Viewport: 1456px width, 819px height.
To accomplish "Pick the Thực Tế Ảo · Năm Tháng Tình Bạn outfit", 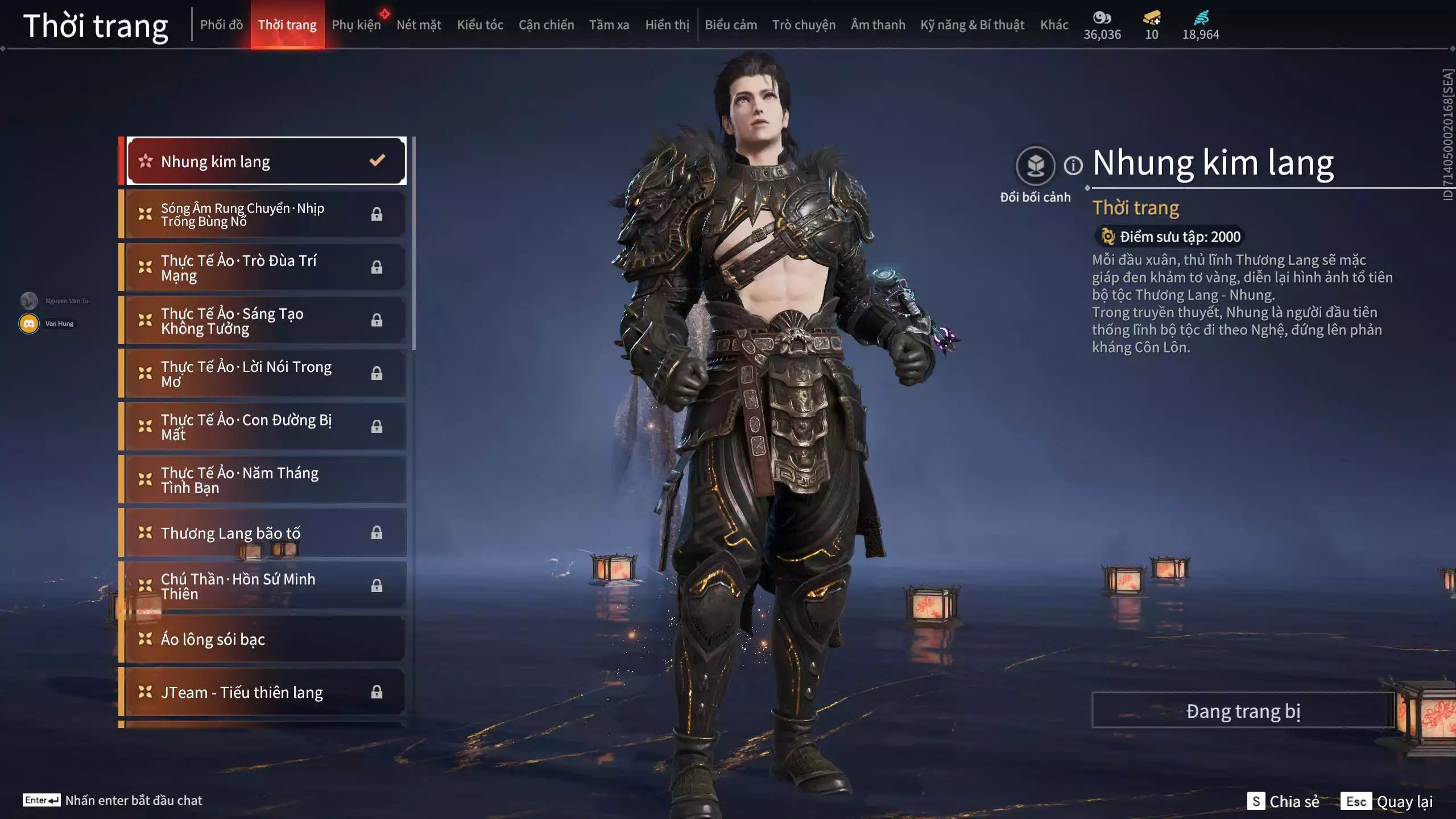I will point(266,480).
